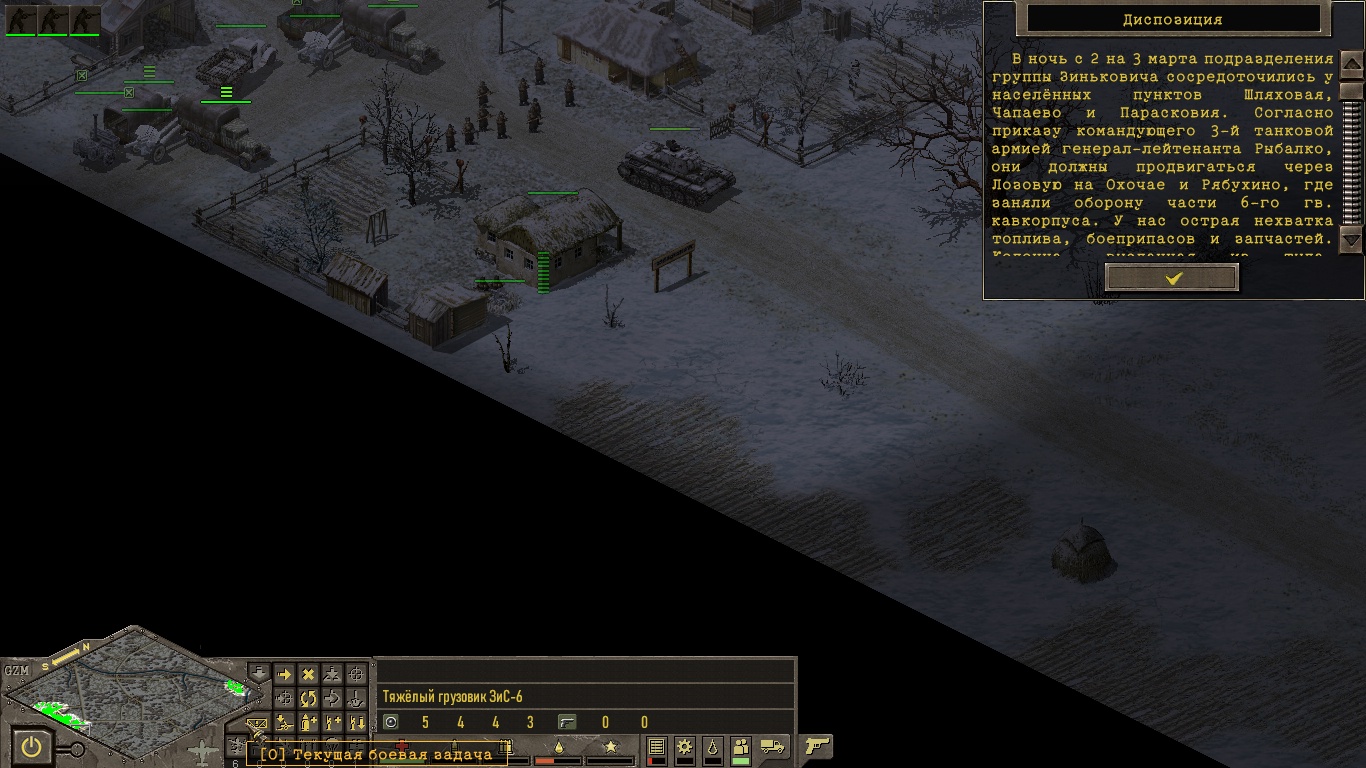This screenshot has height=768, width=1366.
Task: Click the aircraft support icon
Action: pos(204,750)
